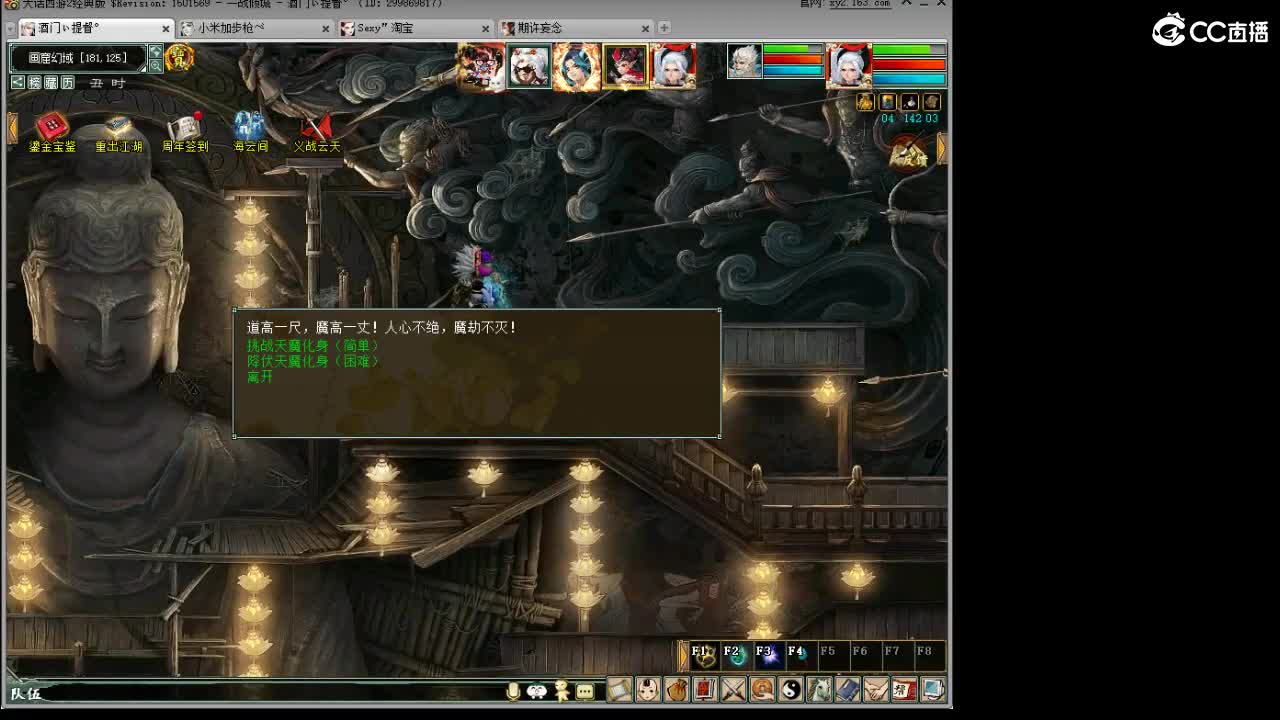
Task: Expand the left-edge yellow arrow panel
Action: point(10,129)
